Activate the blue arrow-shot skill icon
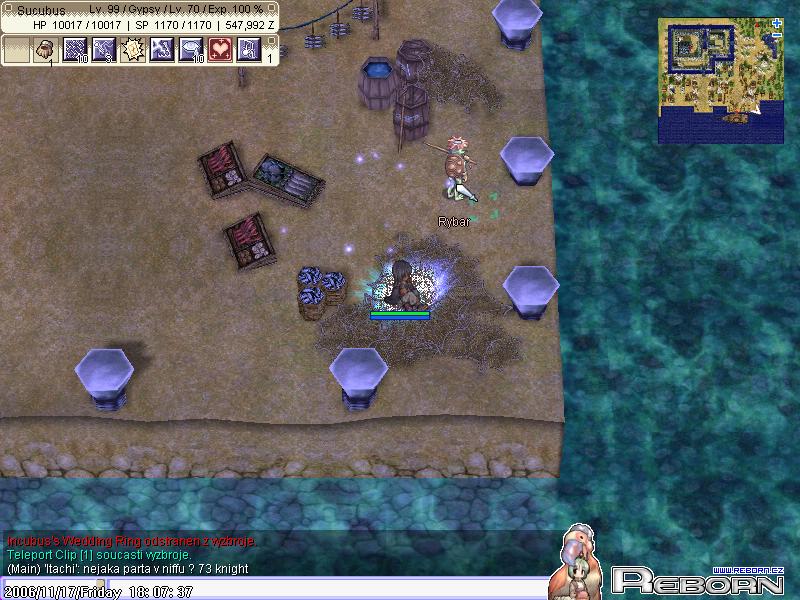The image size is (800, 600). click(x=104, y=49)
